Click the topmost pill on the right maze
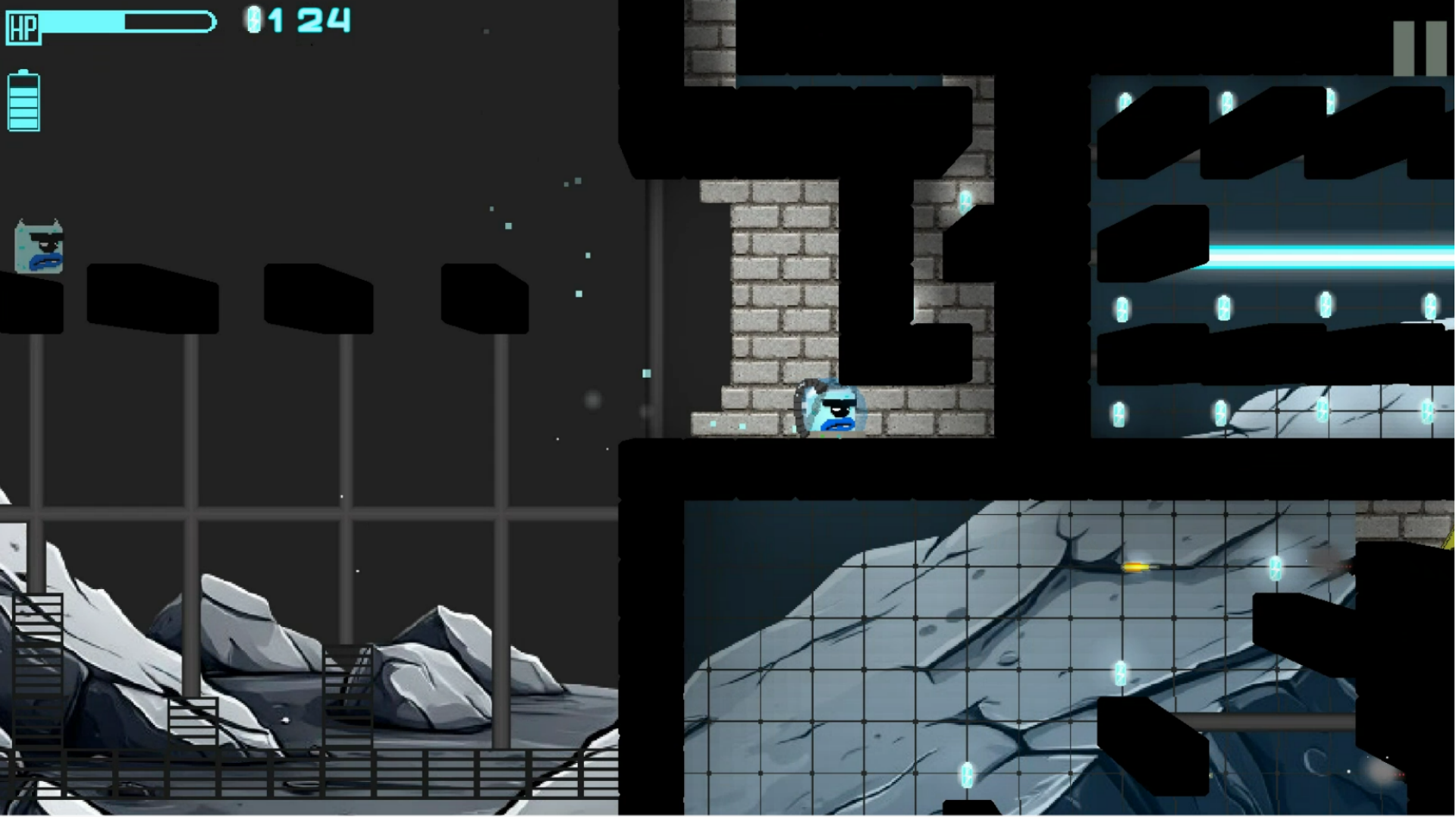Image resolution: width=1456 pixels, height=819 pixels. pos(1125,99)
